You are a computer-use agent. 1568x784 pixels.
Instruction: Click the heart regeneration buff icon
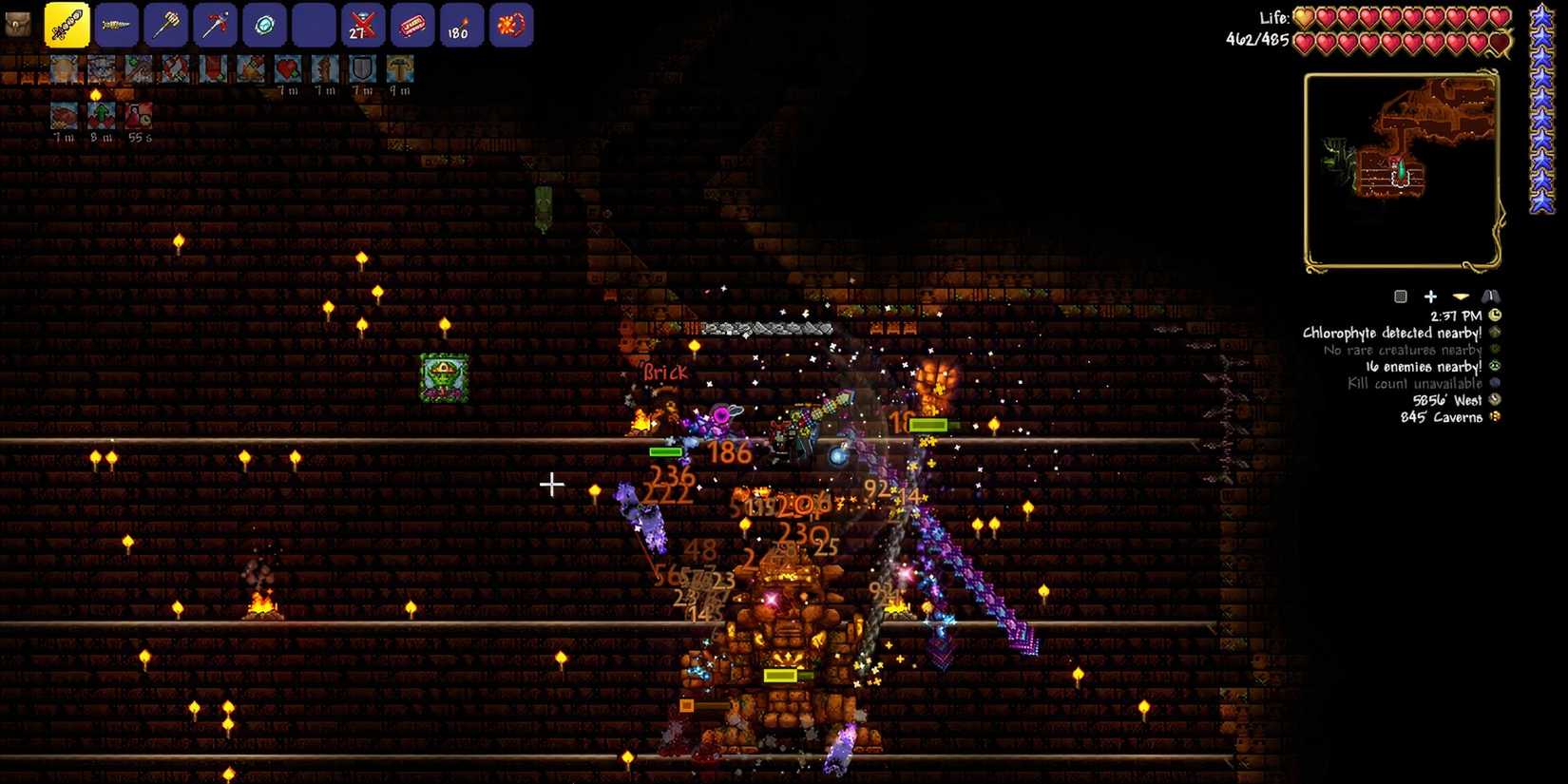[288, 68]
